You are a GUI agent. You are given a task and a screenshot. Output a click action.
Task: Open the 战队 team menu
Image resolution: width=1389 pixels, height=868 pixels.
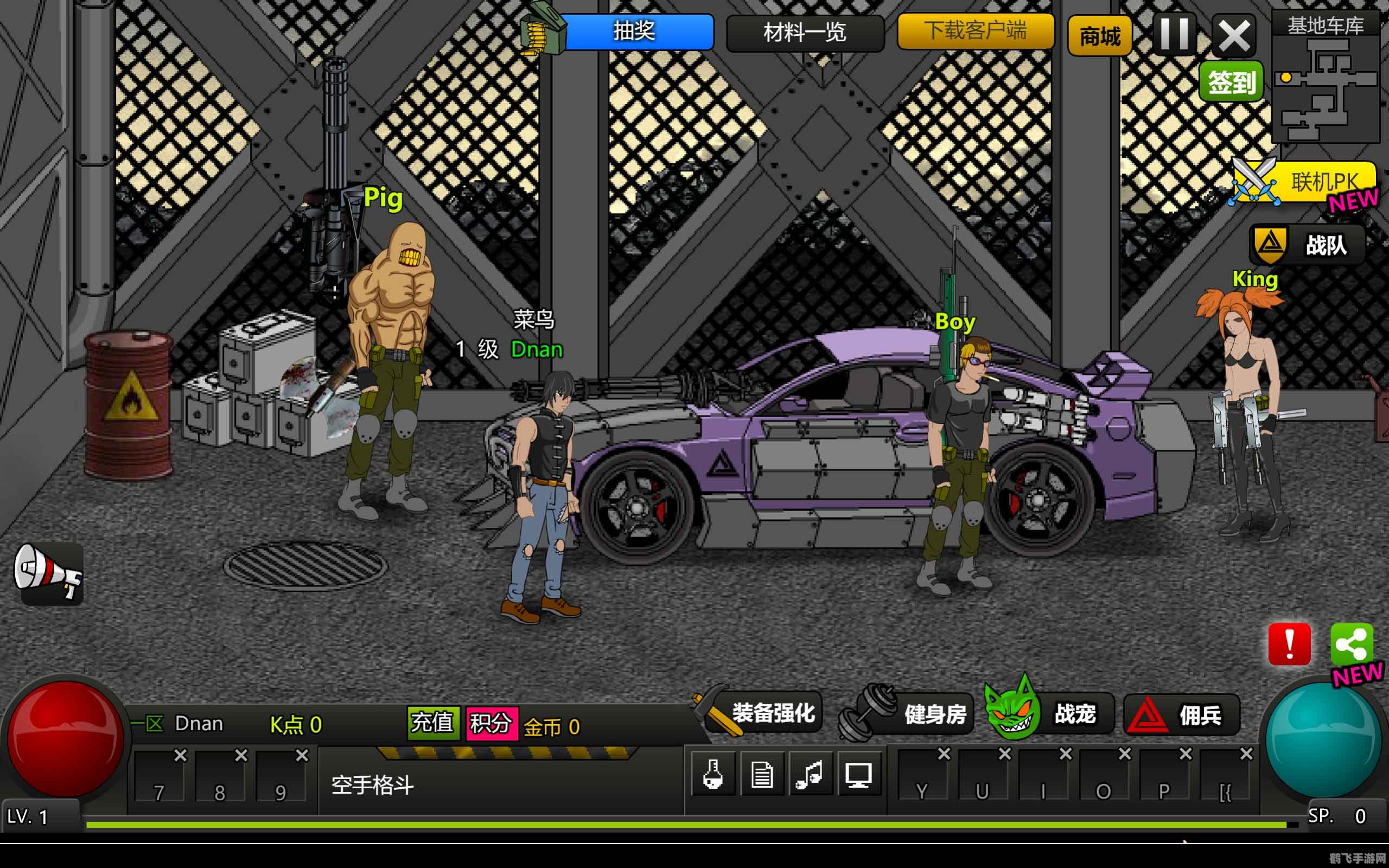click(x=1308, y=245)
